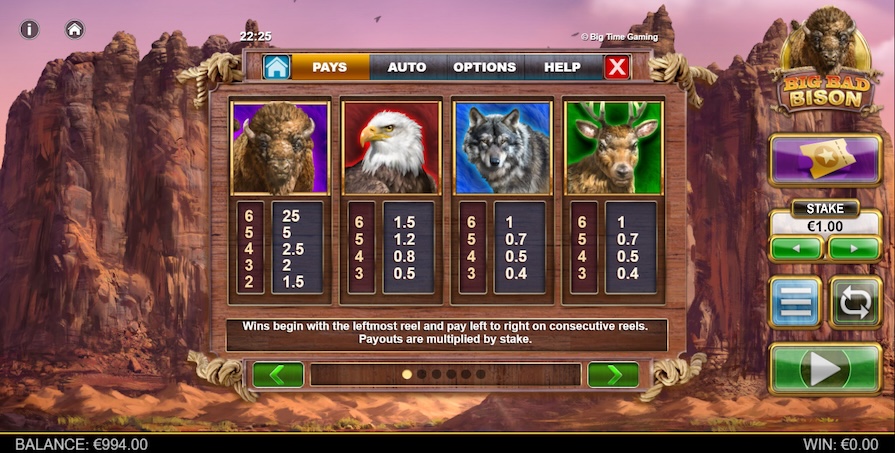Show the OPTIONS tab
Screen dimensions: 895x453
(x=484, y=67)
